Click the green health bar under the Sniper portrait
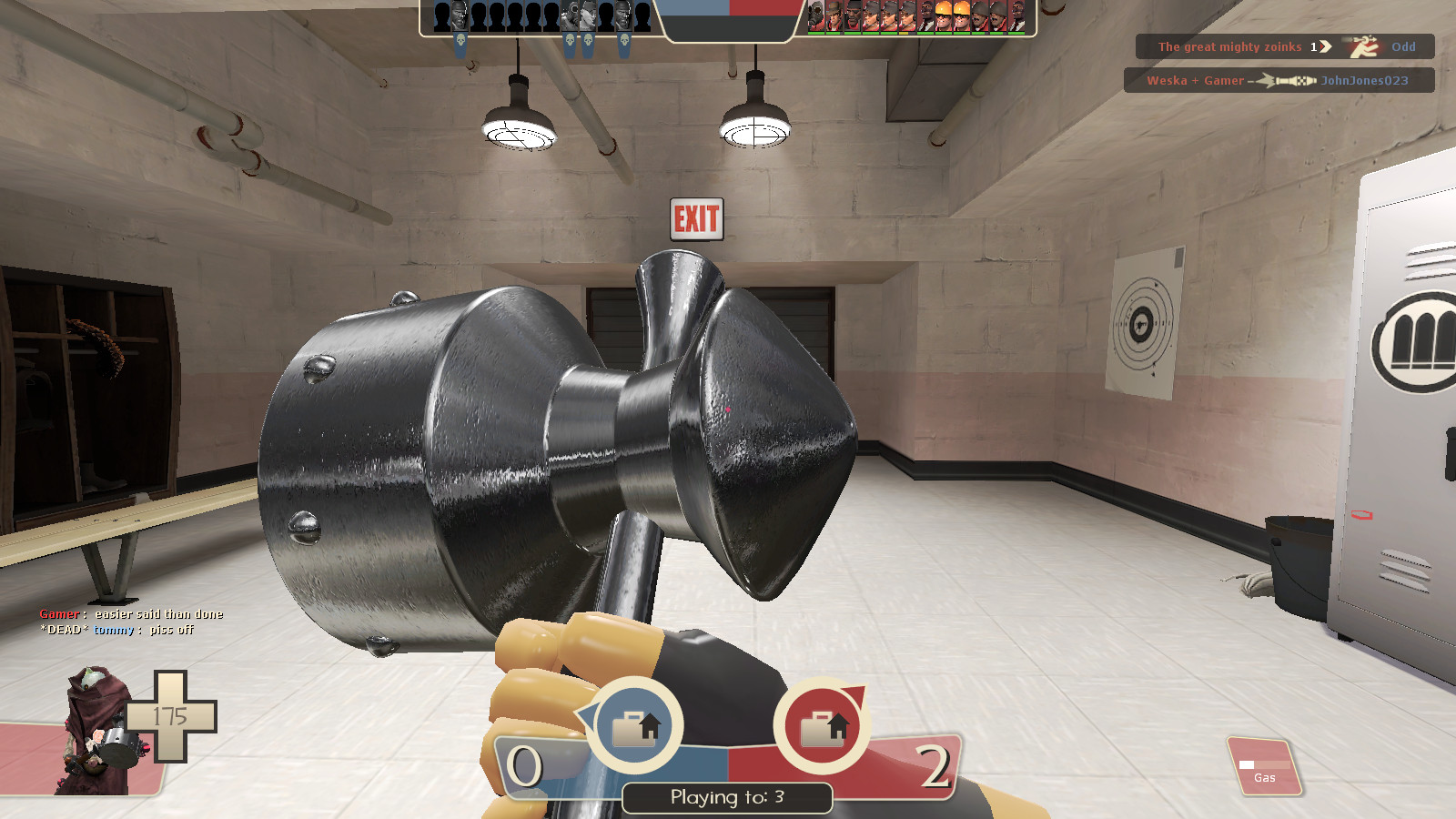This screenshot has width=1456, height=819. pos(833,34)
